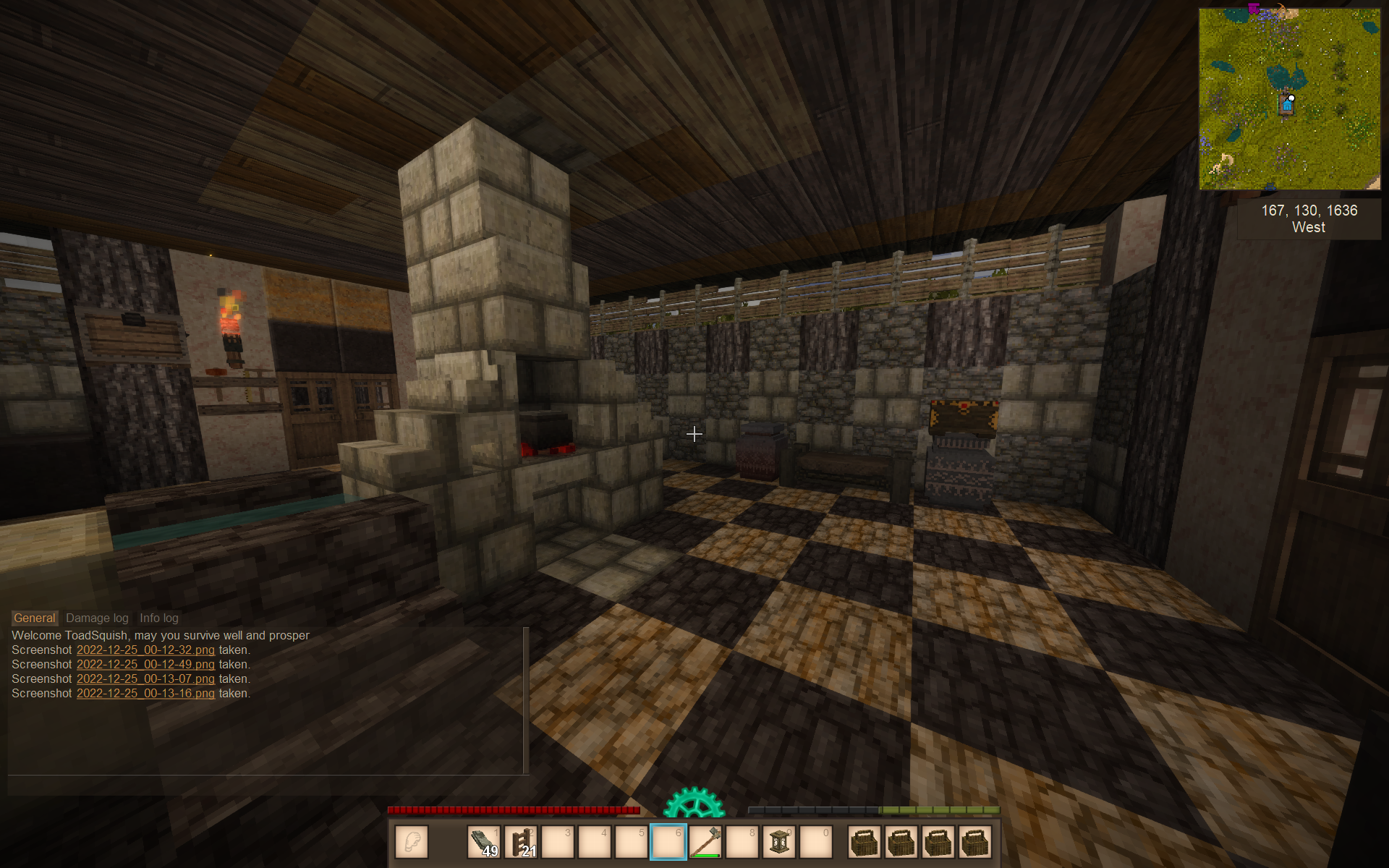
Task: Open the Info log tab
Action: [158, 618]
